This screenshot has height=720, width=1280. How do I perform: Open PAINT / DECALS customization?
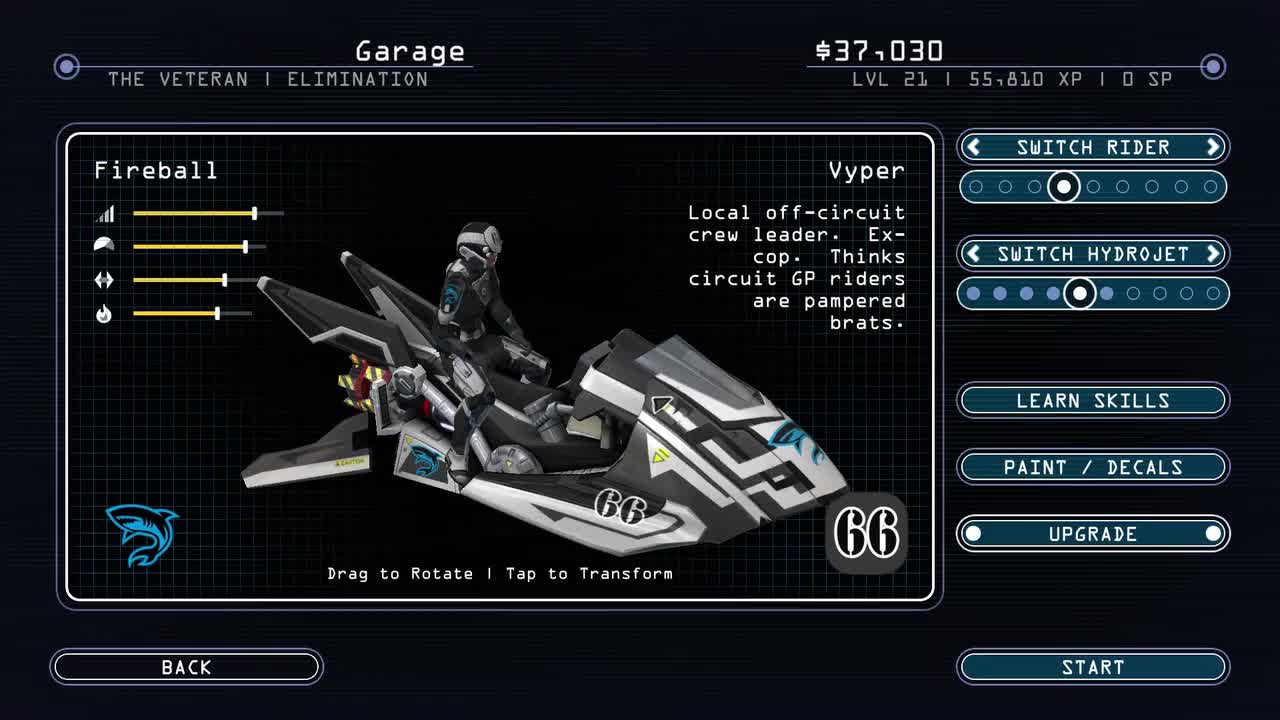(1092, 467)
